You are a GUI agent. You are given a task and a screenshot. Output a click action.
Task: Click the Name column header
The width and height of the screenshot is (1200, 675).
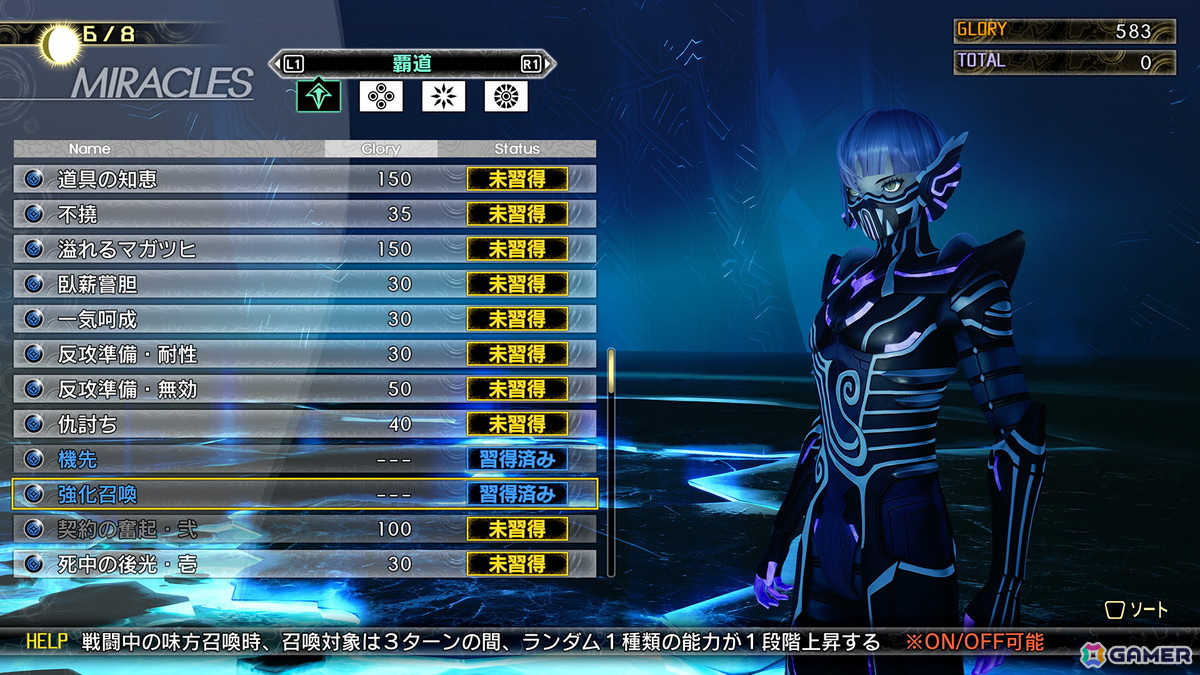pyautogui.click(x=90, y=149)
